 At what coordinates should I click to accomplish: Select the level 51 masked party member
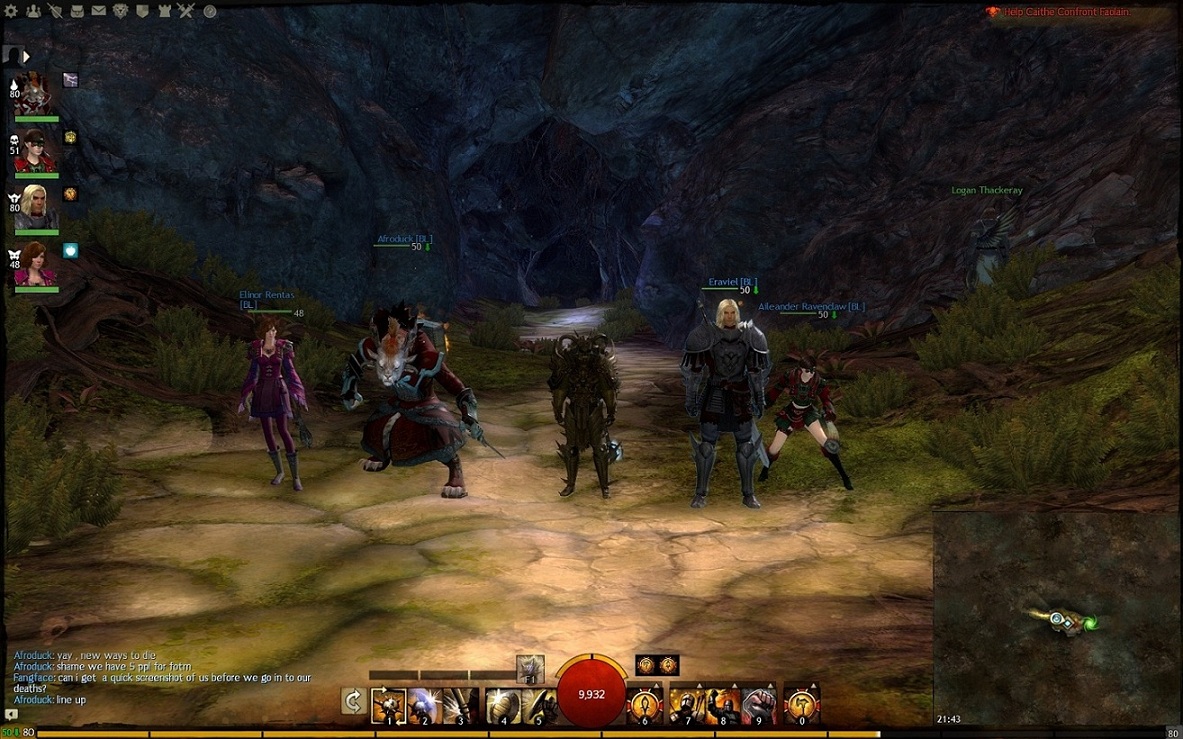(36, 150)
